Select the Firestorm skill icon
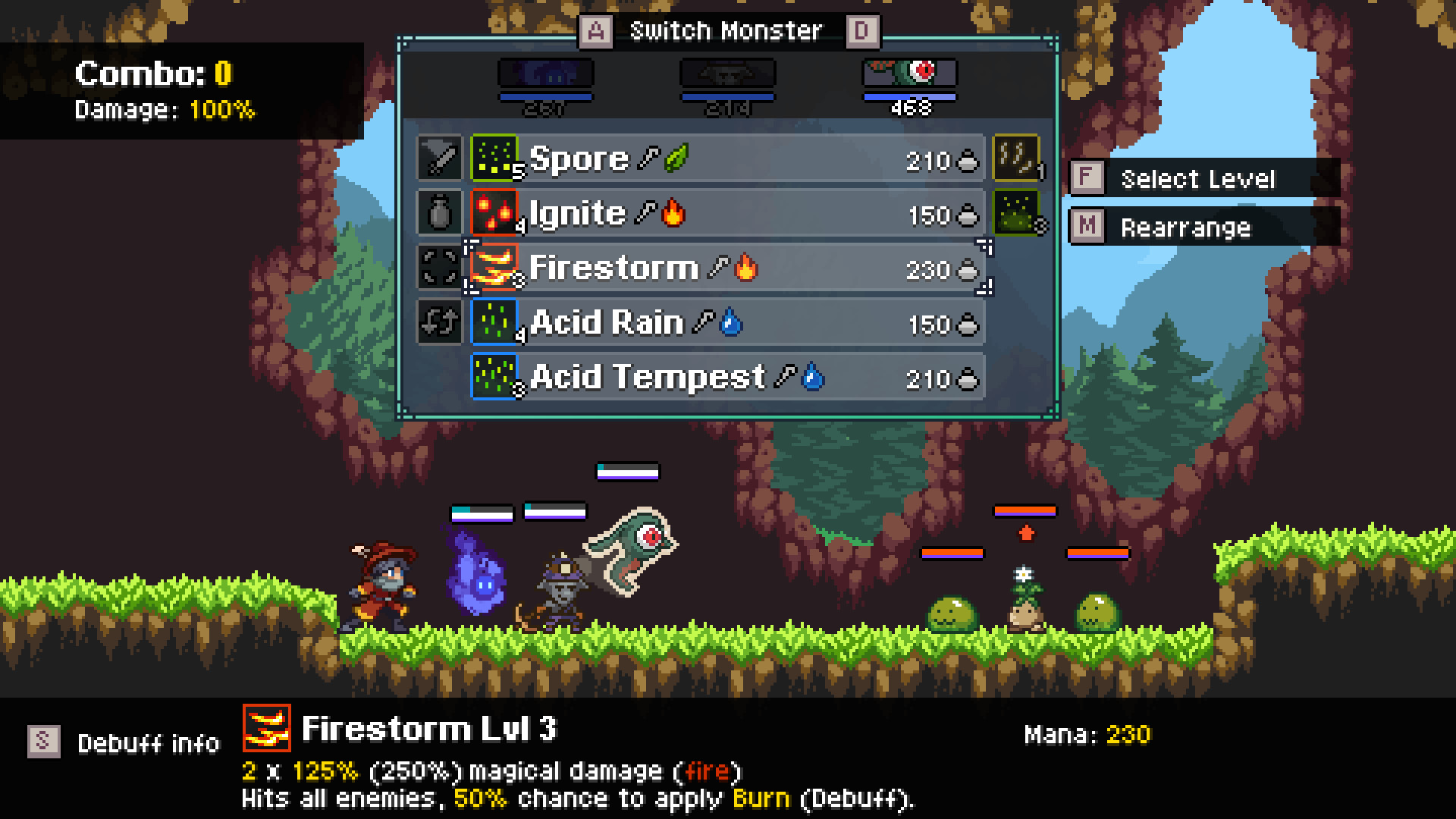 pos(494,268)
